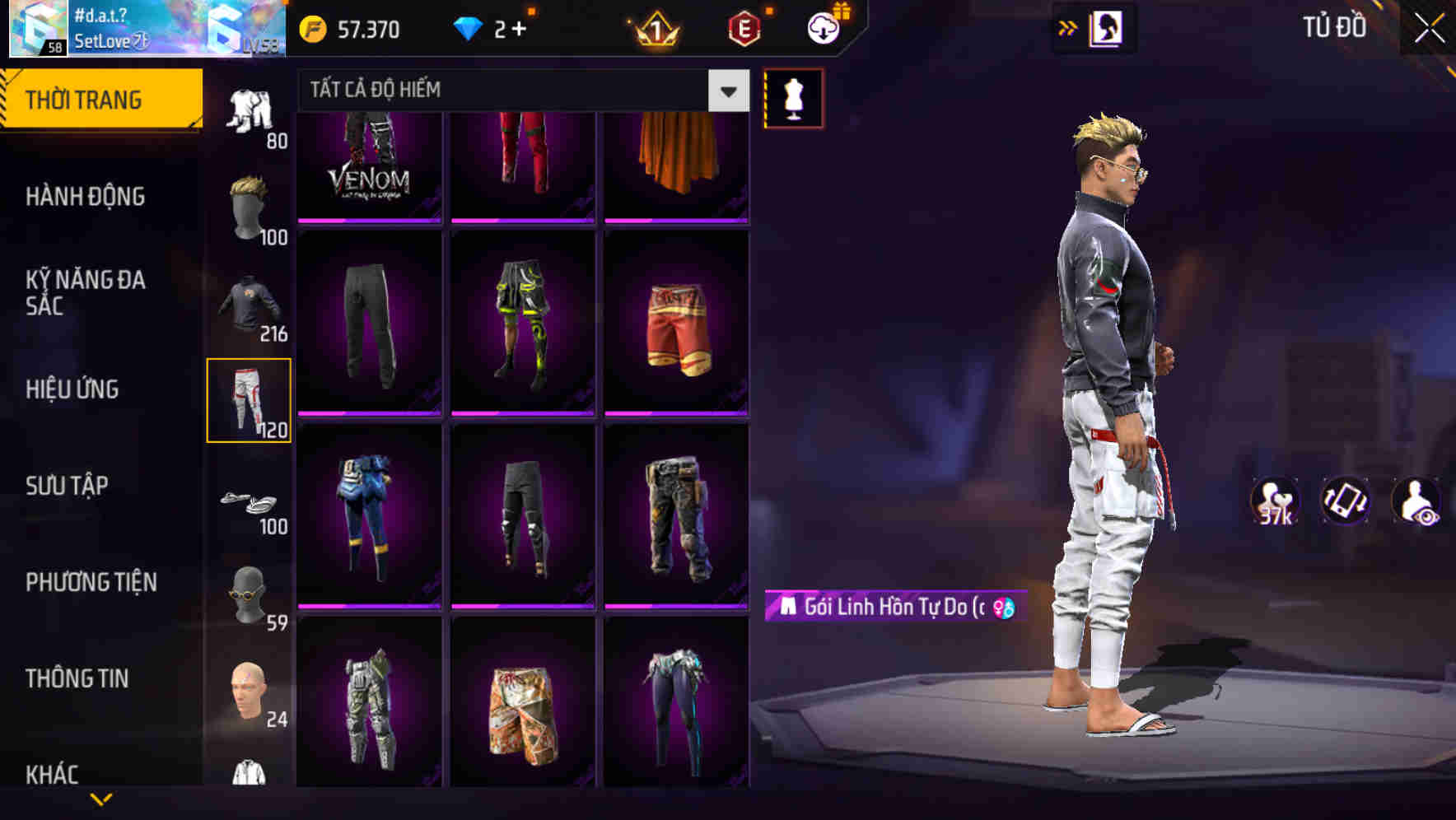Open the rank crown icon
Screen dimensions: 1456x820
(x=651, y=30)
